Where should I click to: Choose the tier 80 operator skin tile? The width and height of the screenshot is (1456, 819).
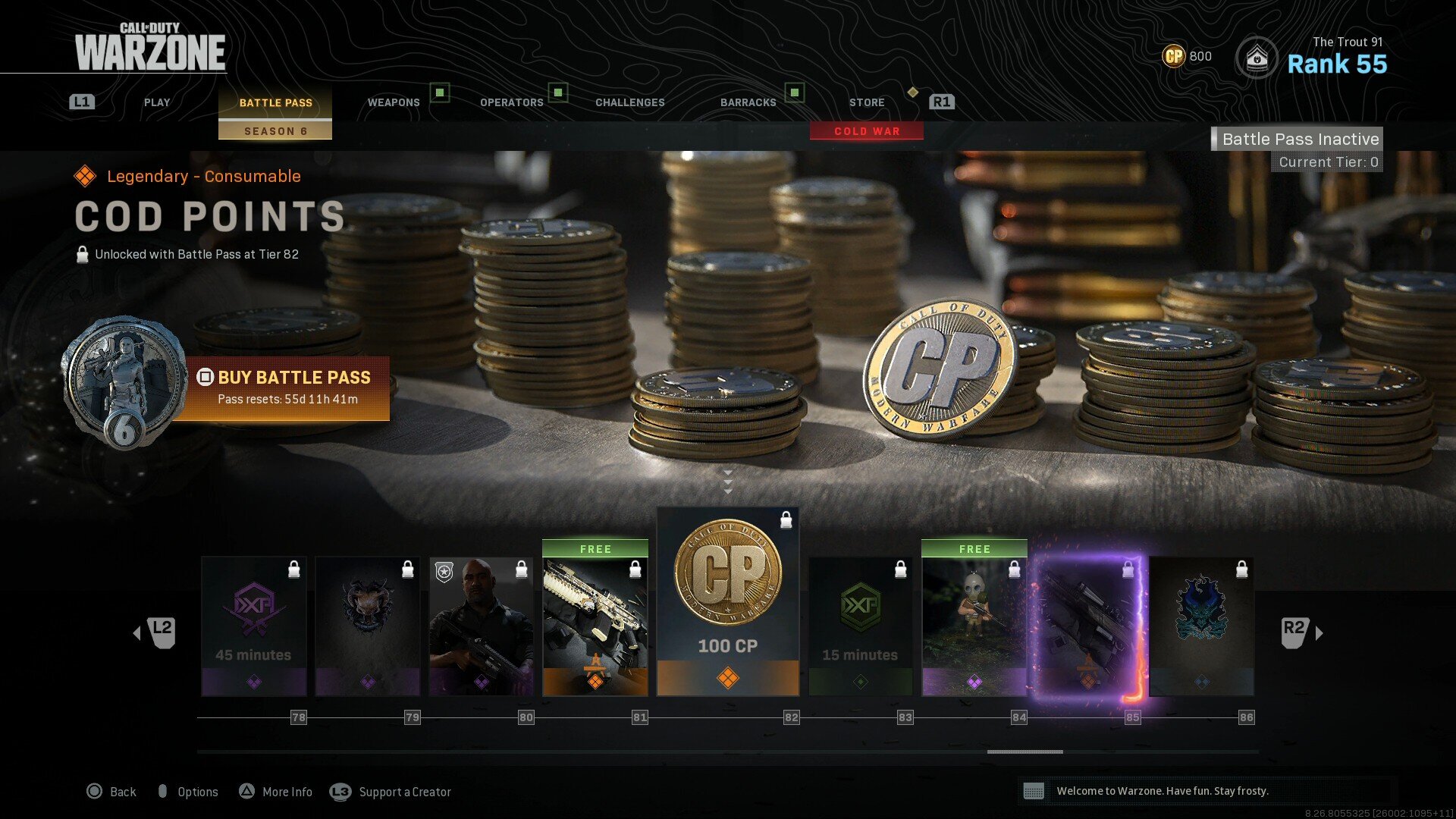(482, 626)
